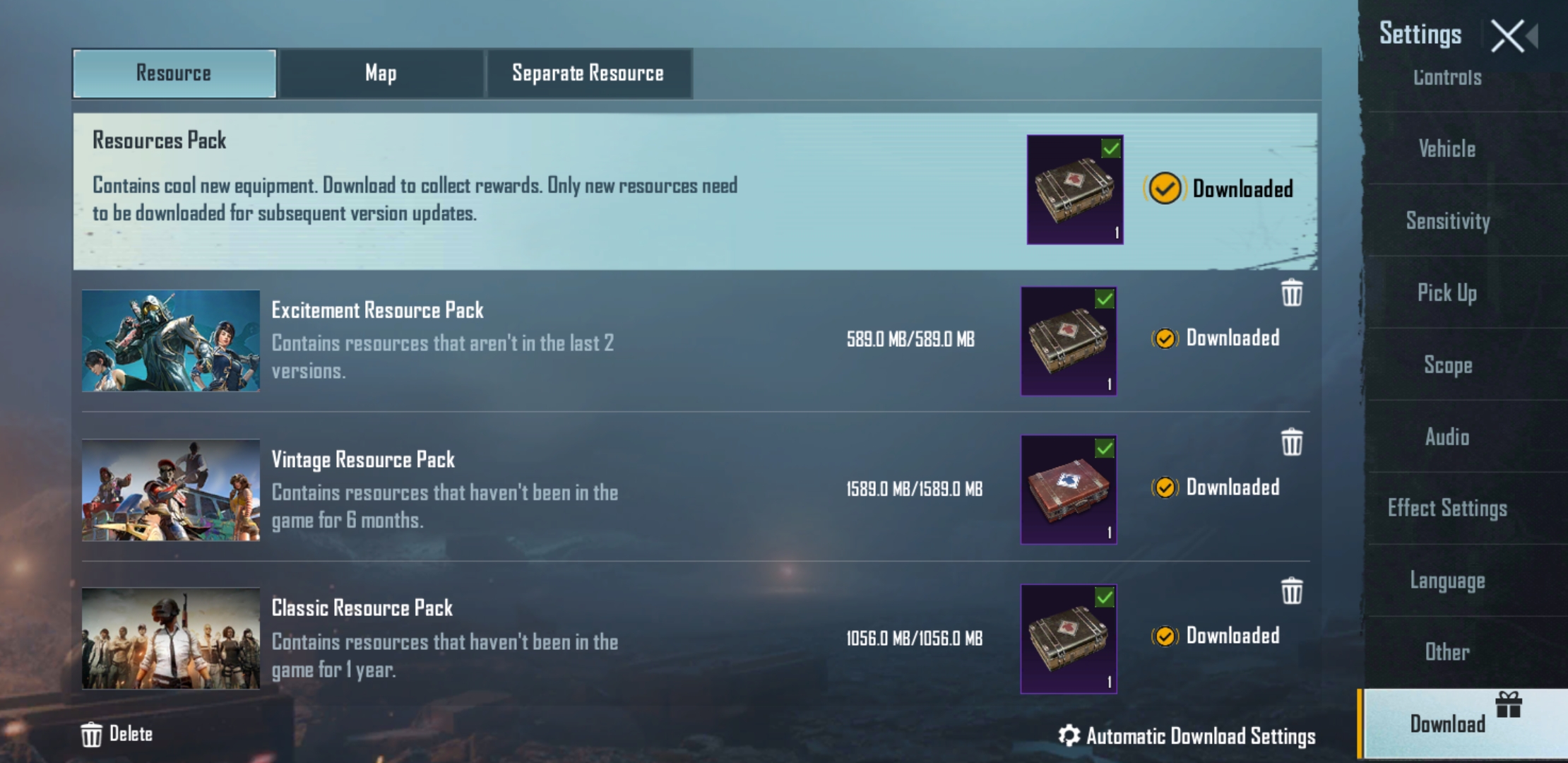The height and width of the screenshot is (763, 1568).
Task: Remove the Classic Resource Pack with trash icon
Action: coord(1292,591)
